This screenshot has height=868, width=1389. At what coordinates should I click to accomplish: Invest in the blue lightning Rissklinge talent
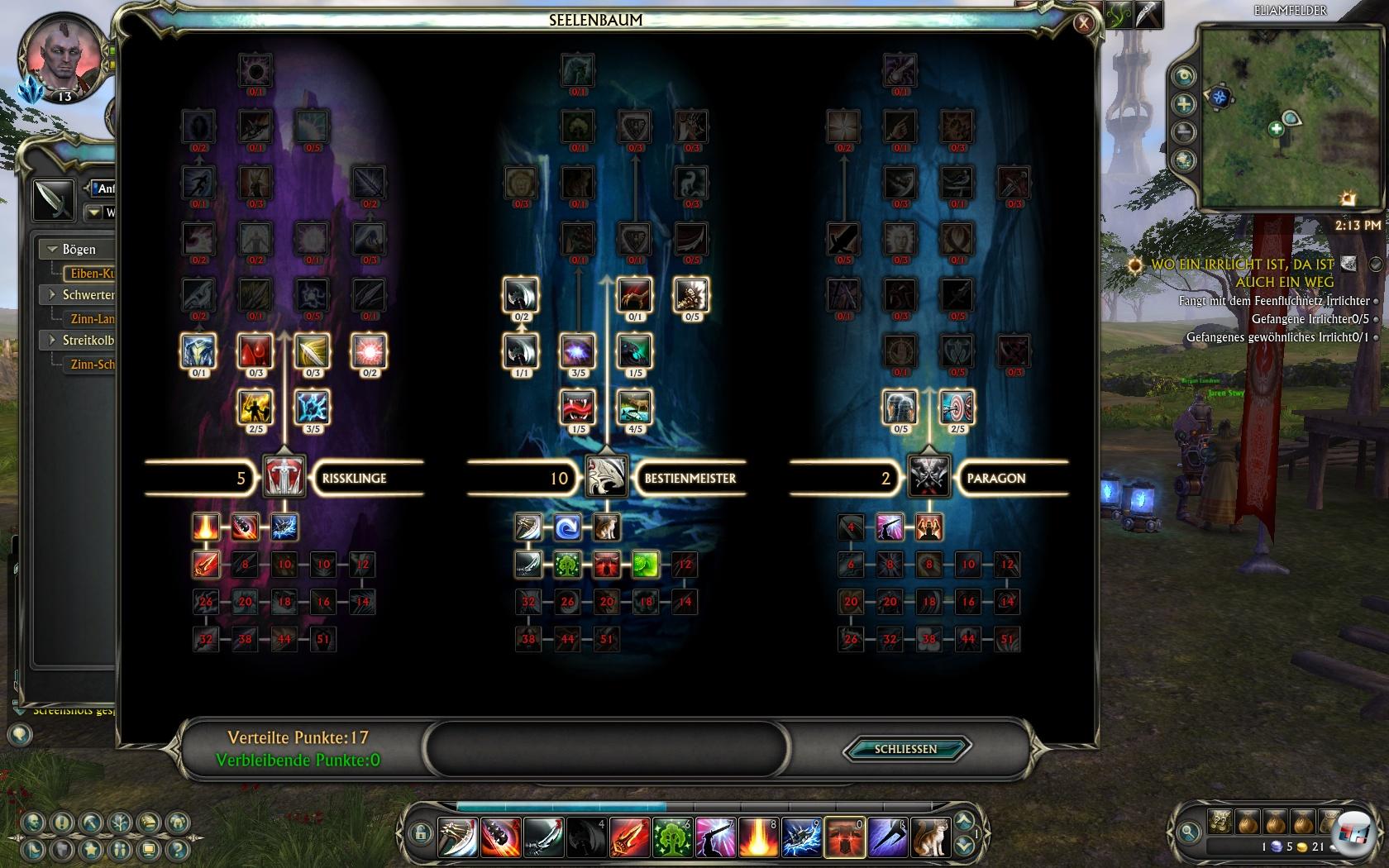click(312, 407)
